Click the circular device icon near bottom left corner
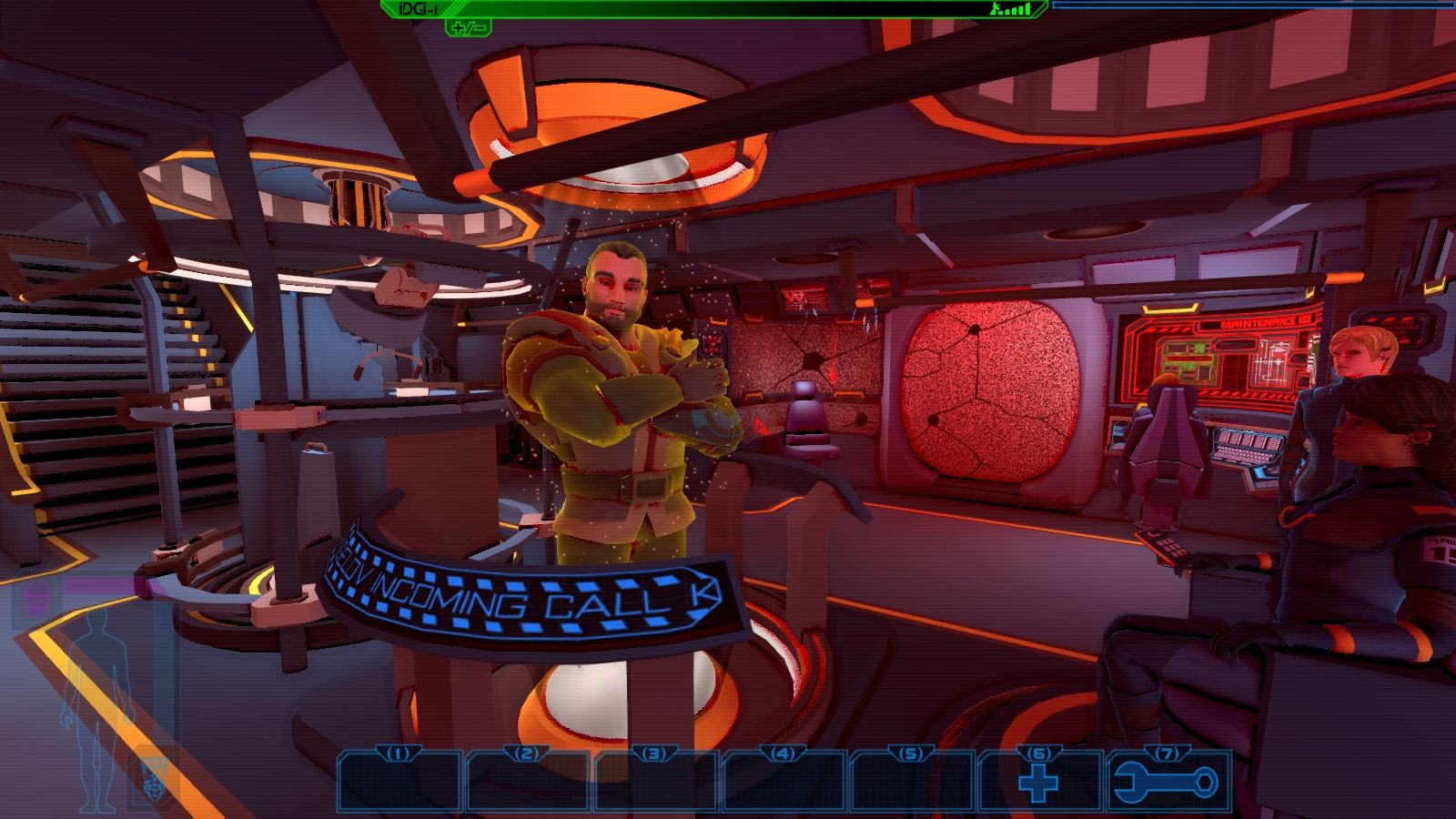1456x819 pixels. click(153, 783)
